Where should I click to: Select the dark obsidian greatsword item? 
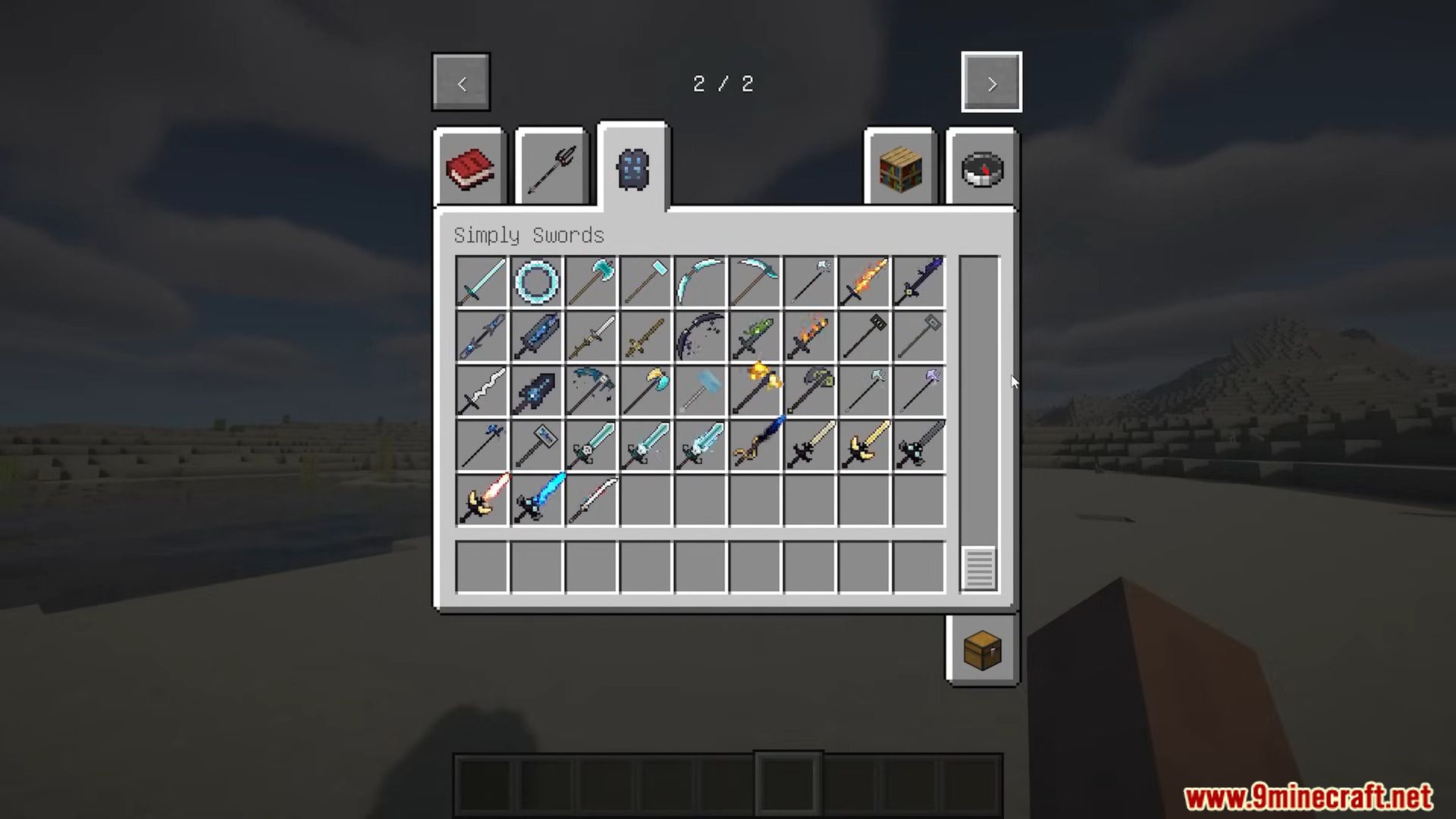(x=537, y=391)
